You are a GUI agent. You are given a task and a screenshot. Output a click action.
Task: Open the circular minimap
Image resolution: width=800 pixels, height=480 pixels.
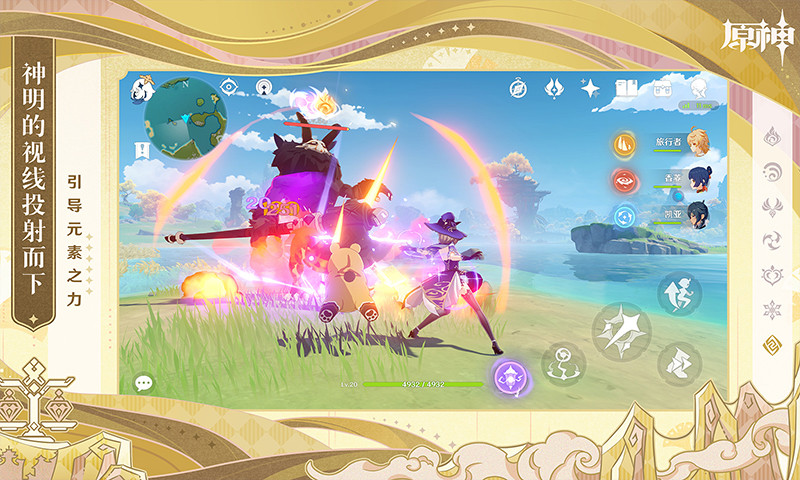pos(184,119)
